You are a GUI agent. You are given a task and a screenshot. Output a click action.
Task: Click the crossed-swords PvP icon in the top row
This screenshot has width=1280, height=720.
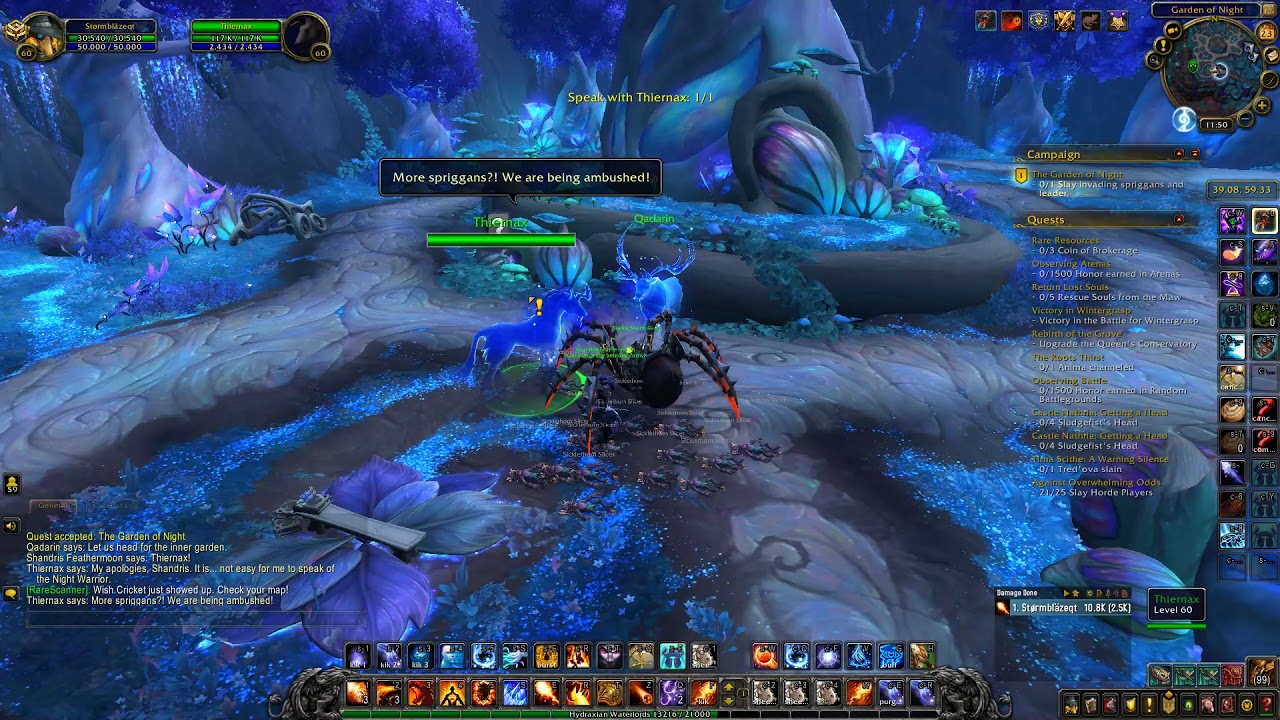tap(1064, 20)
